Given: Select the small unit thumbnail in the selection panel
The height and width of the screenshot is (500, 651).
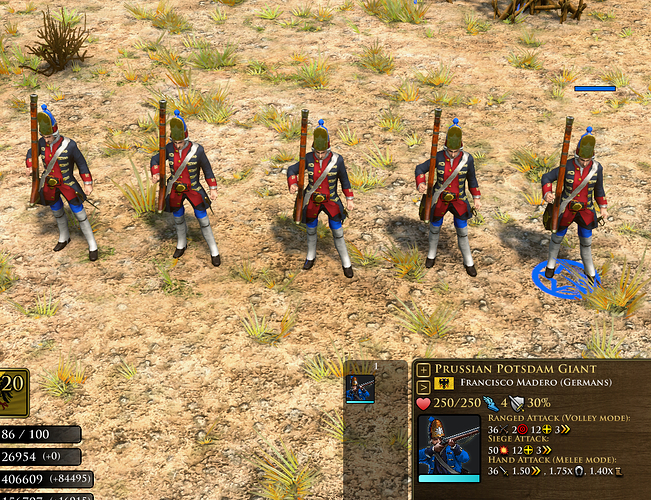Looking at the screenshot, I should click(360, 388).
